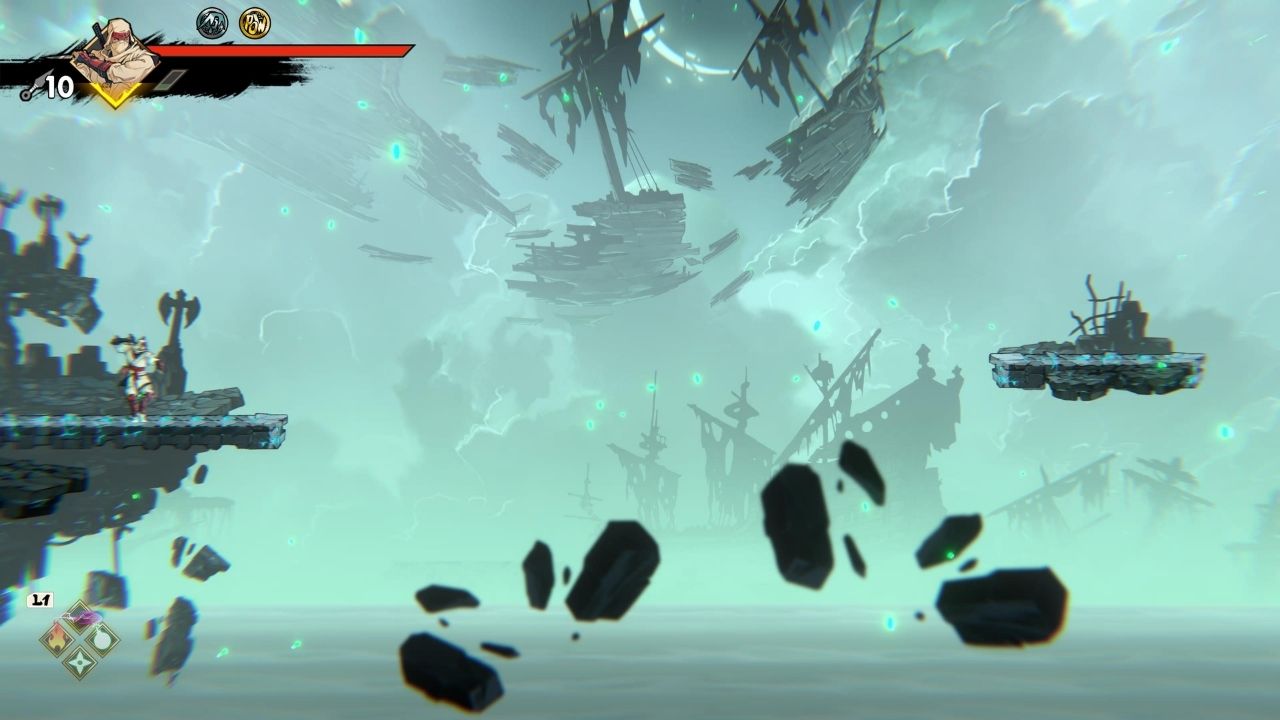Select the silver amulet icon
The image size is (1280, 720).
point(212,22)
